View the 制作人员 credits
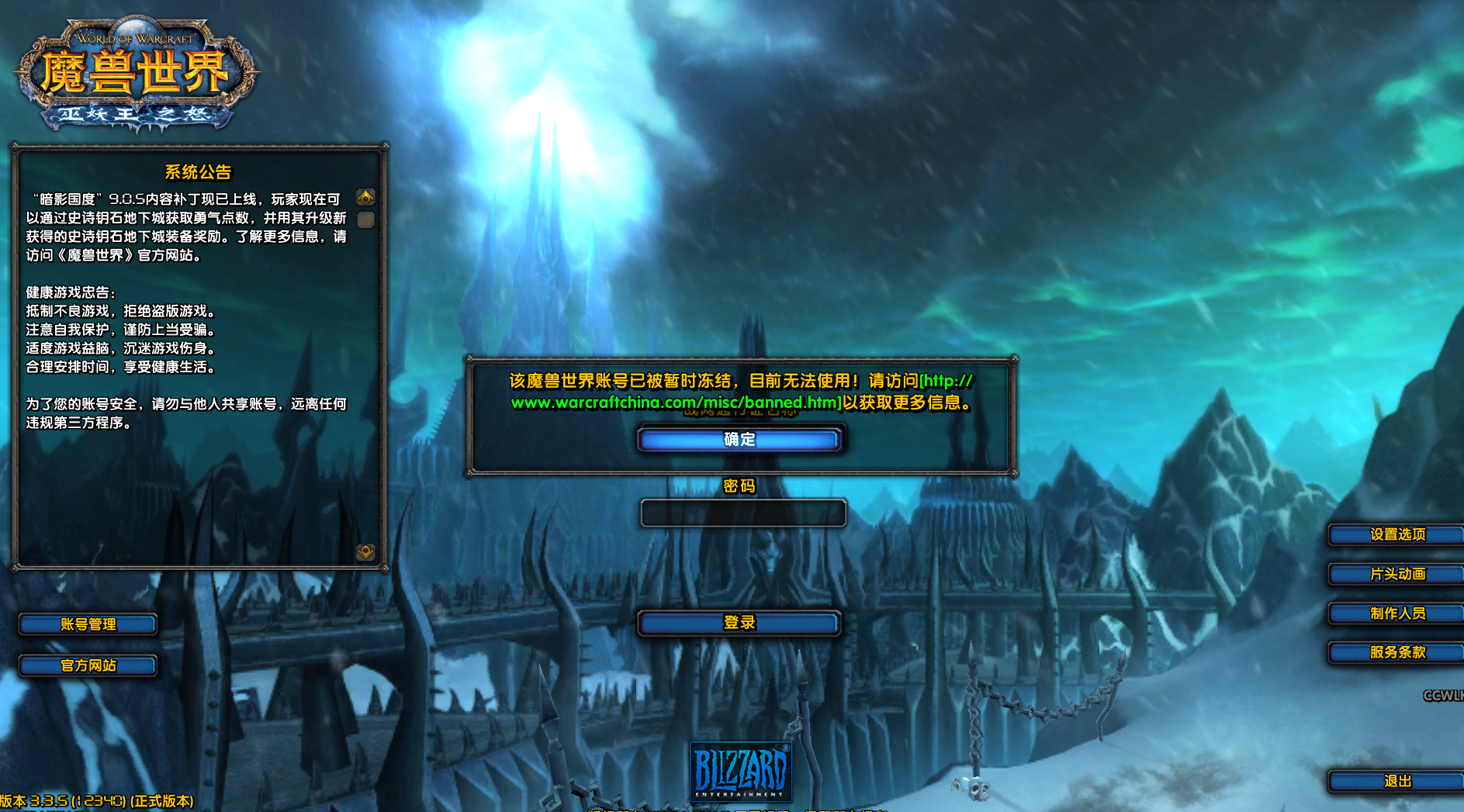This screenshot has width=1464, height=812. point(1397,613)
